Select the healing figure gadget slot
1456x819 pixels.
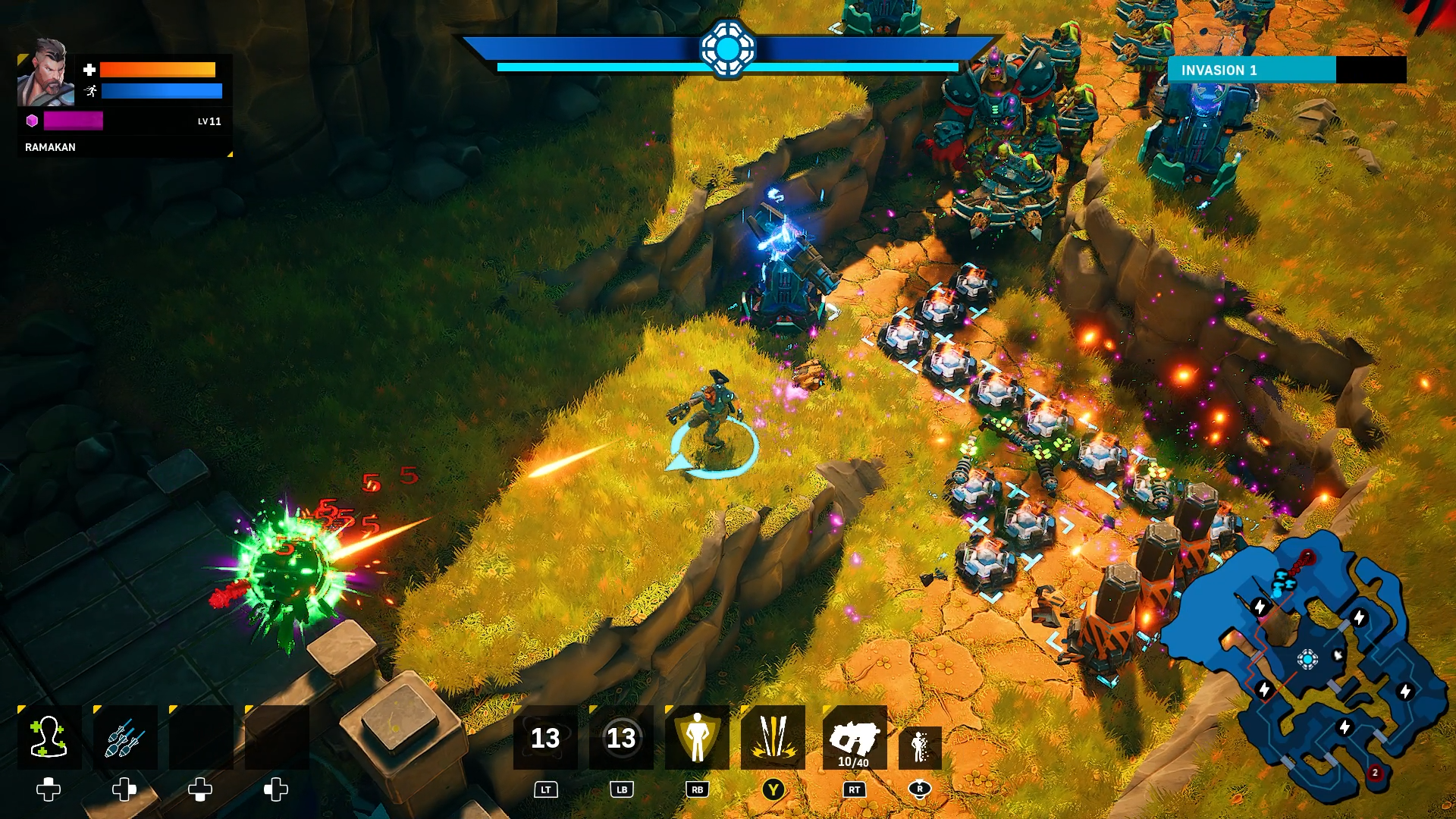pyautogui.click(x=49, y=737)
